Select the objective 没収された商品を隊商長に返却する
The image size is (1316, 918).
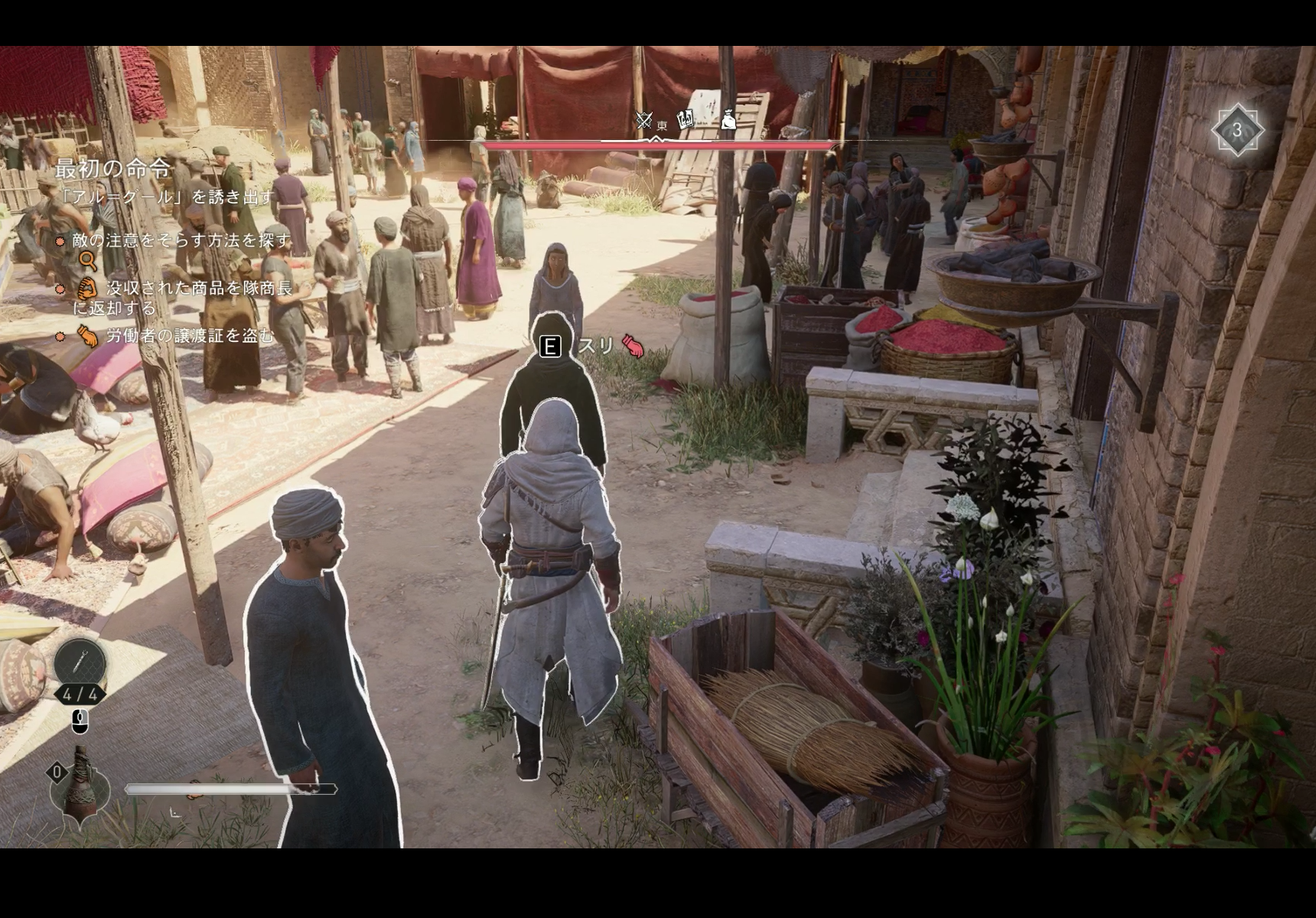point(183,298)
